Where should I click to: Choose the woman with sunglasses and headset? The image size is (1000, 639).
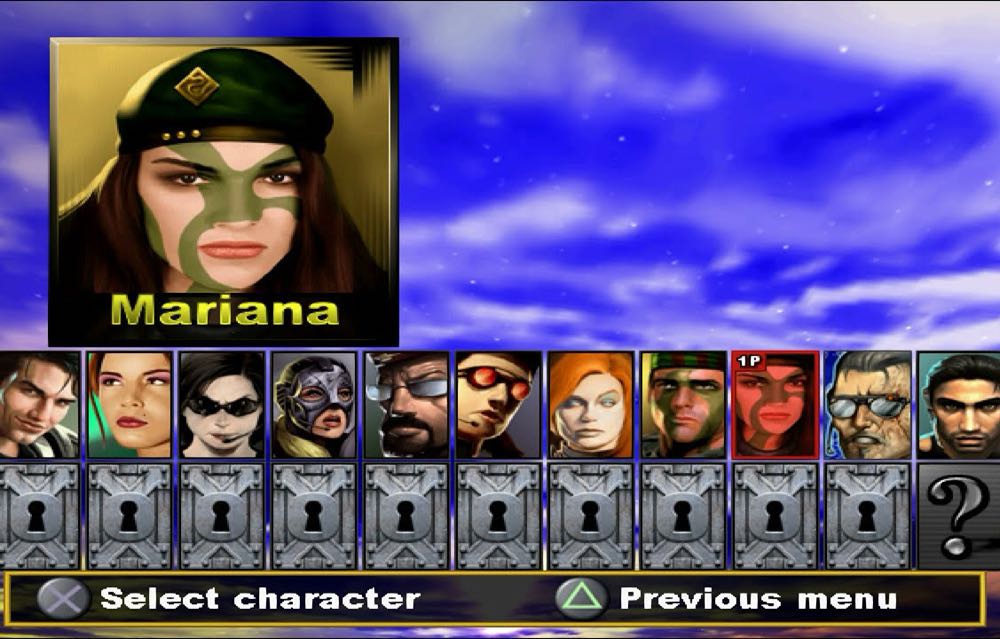pos(222,405)
